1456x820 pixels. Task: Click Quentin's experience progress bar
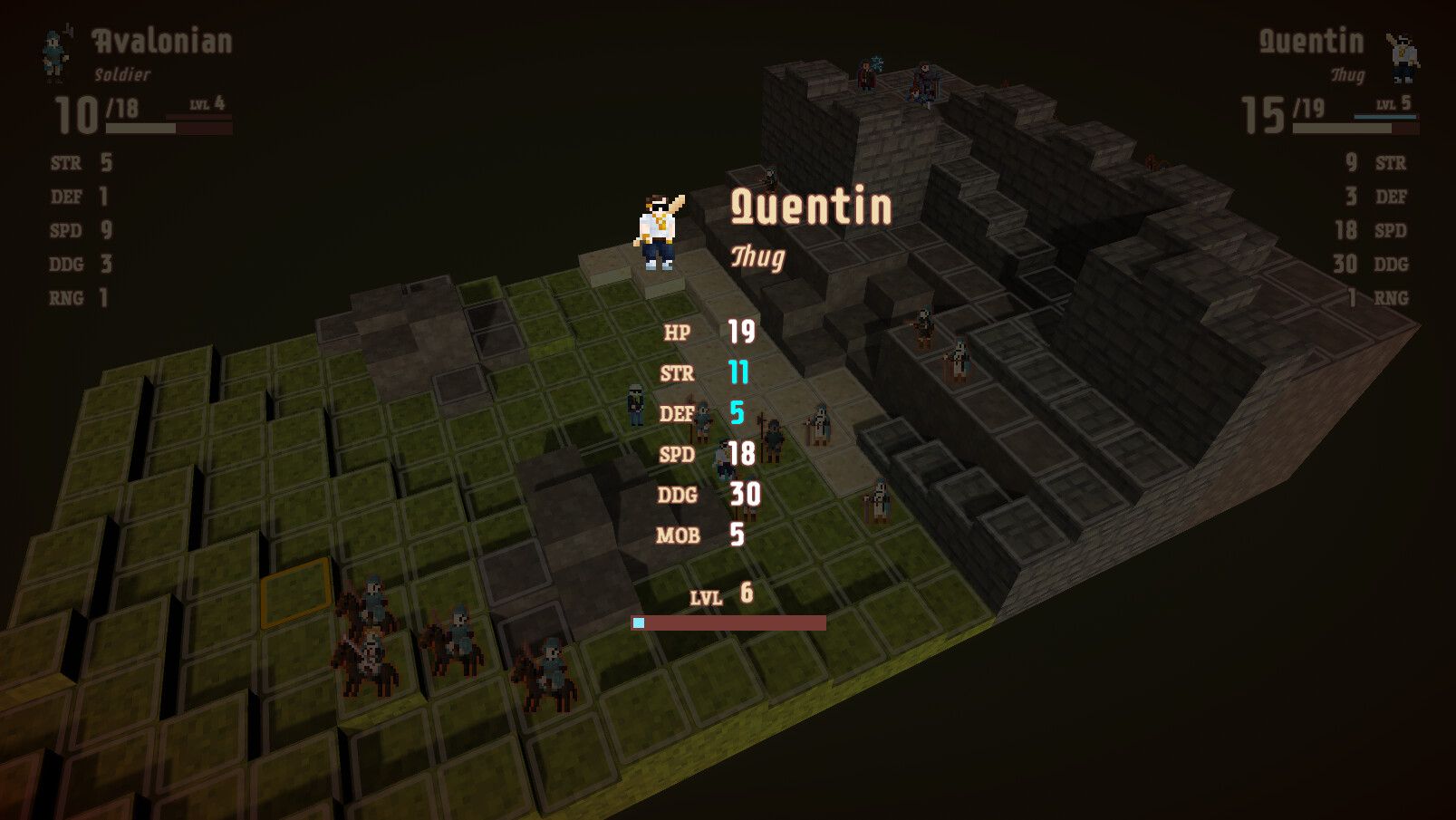(x=728, y=622)
